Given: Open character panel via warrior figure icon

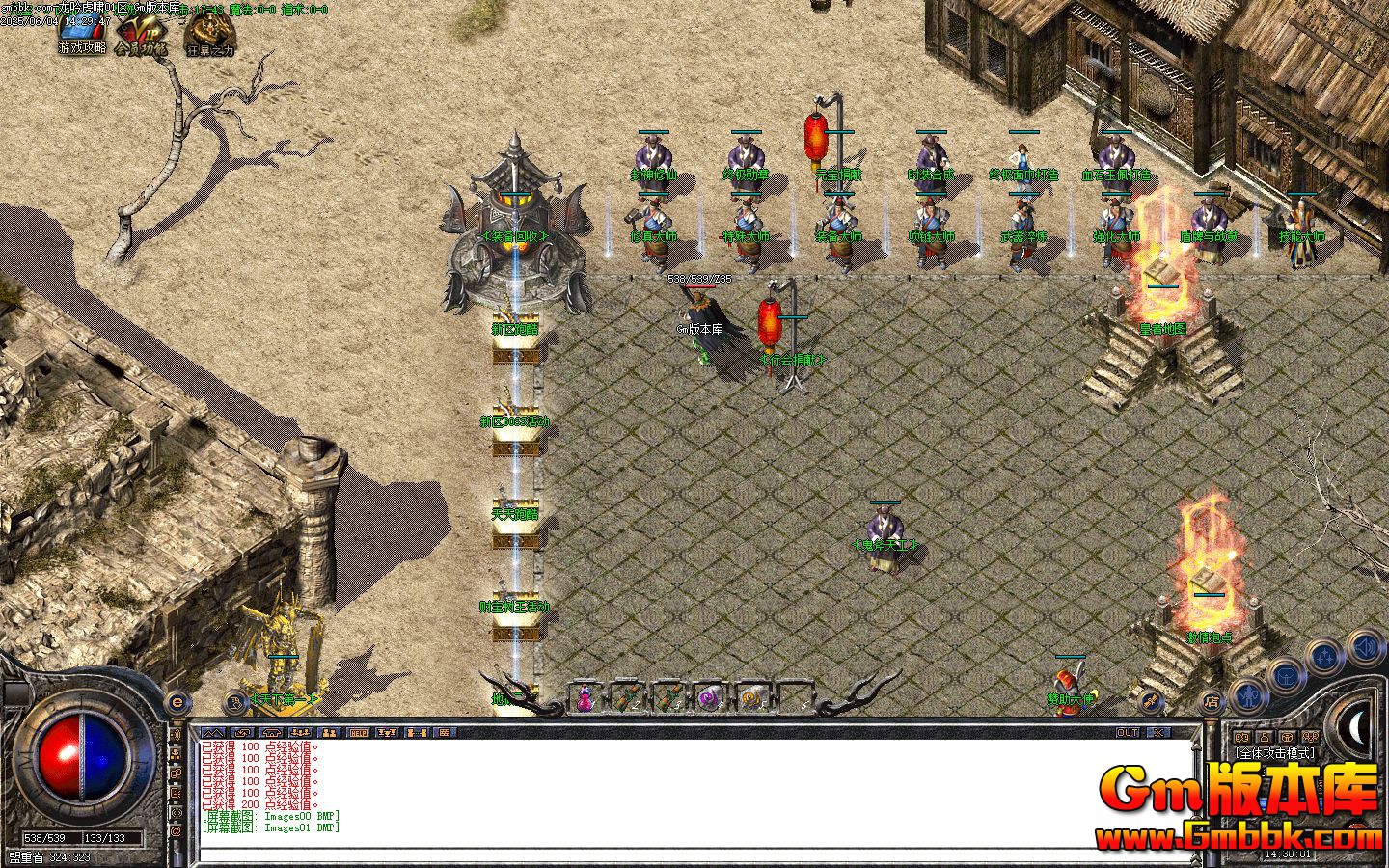Looking at the screenshot, I should coord(1247,696).
